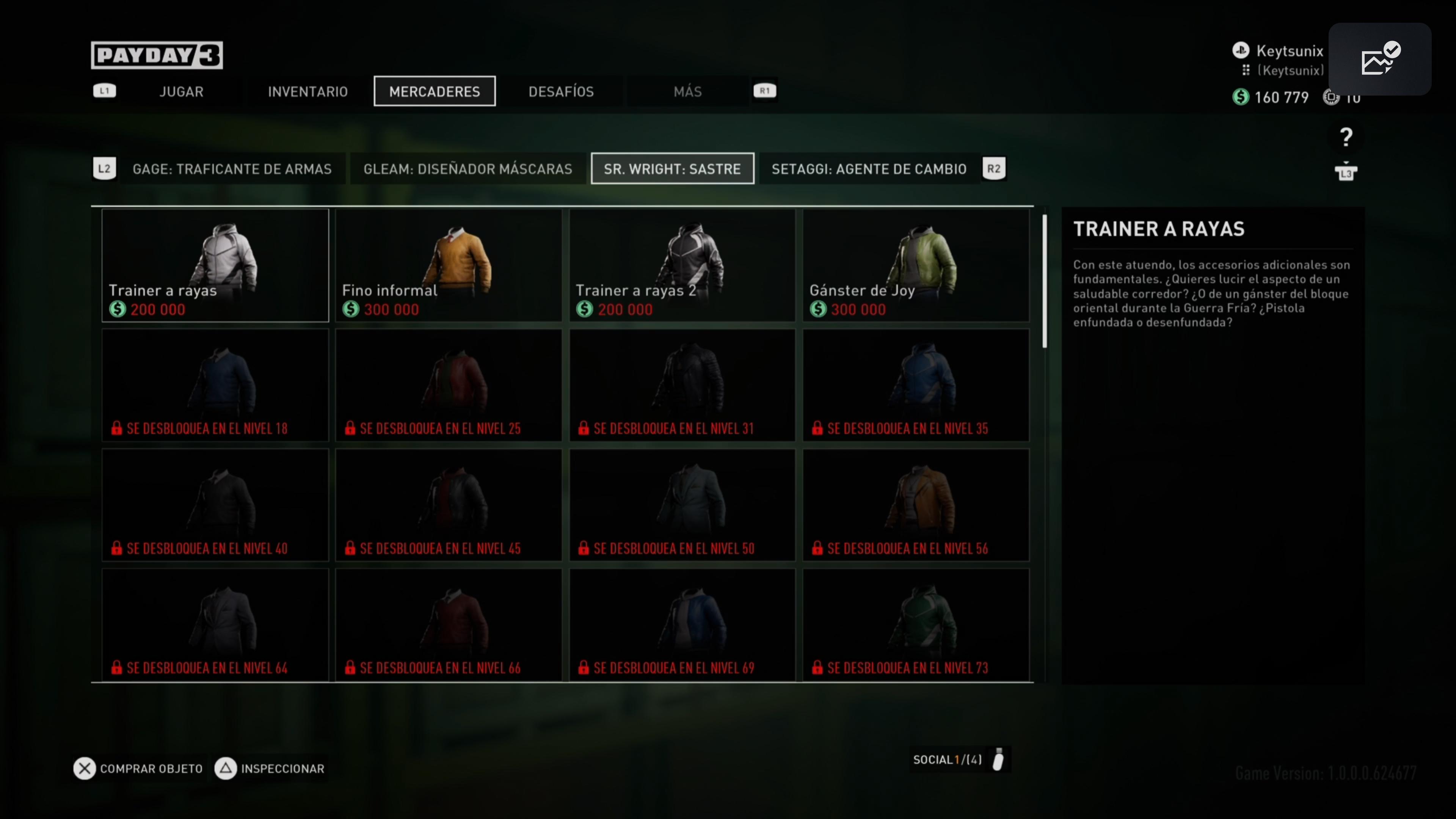Switch to the JUGAR tab

181,91
